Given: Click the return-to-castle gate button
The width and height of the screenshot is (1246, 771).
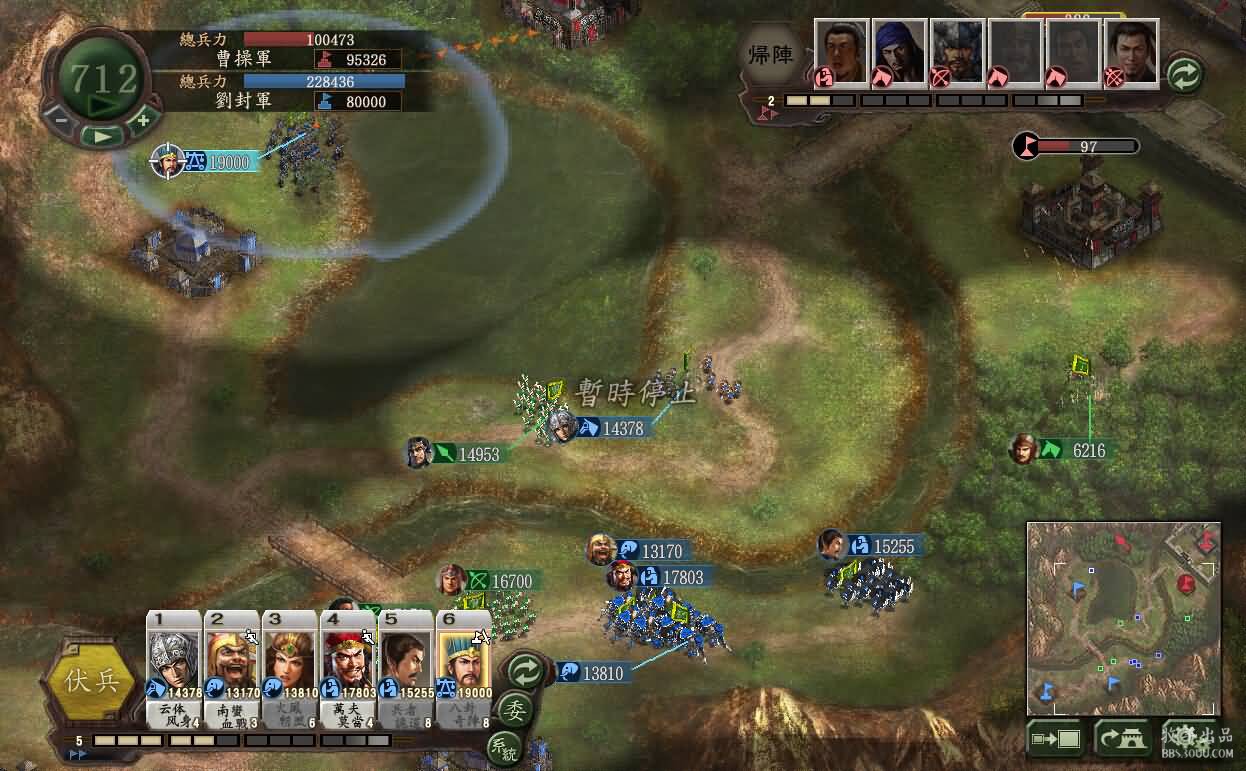Looking at the screenshot, I should [1126, 739].
